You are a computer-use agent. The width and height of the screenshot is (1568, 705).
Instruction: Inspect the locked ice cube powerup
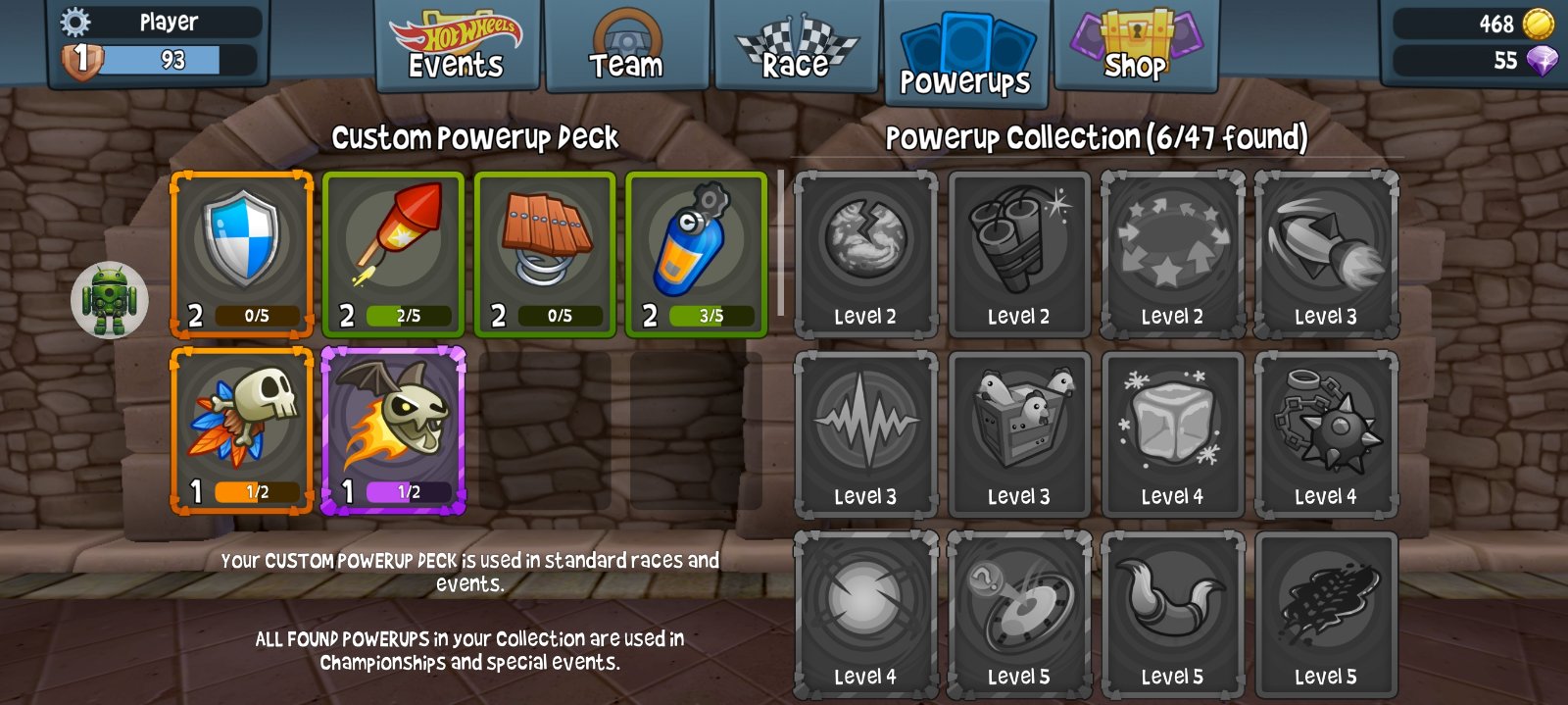coord(1172,433)
